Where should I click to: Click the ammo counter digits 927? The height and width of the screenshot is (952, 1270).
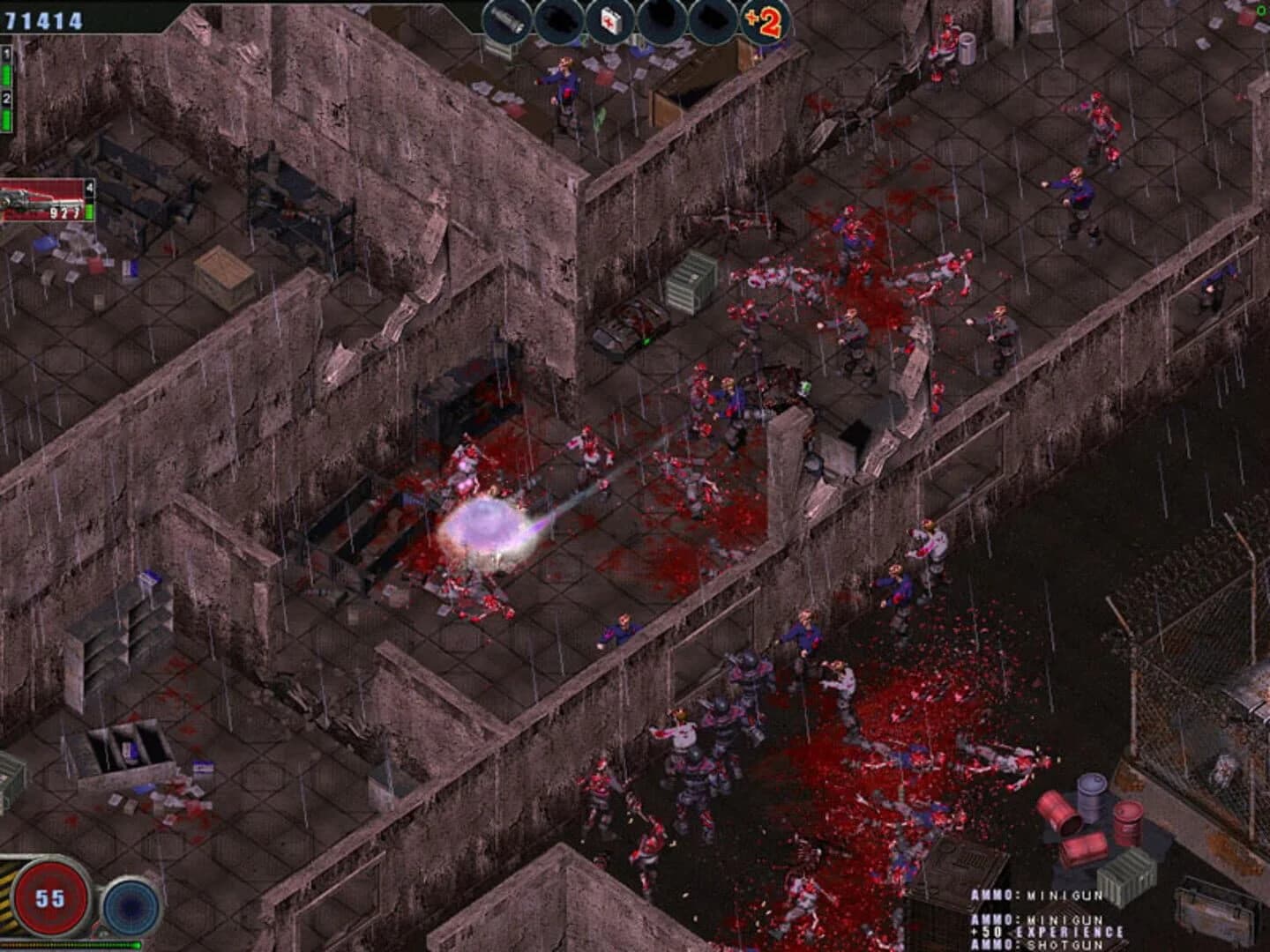coord(65,212)
